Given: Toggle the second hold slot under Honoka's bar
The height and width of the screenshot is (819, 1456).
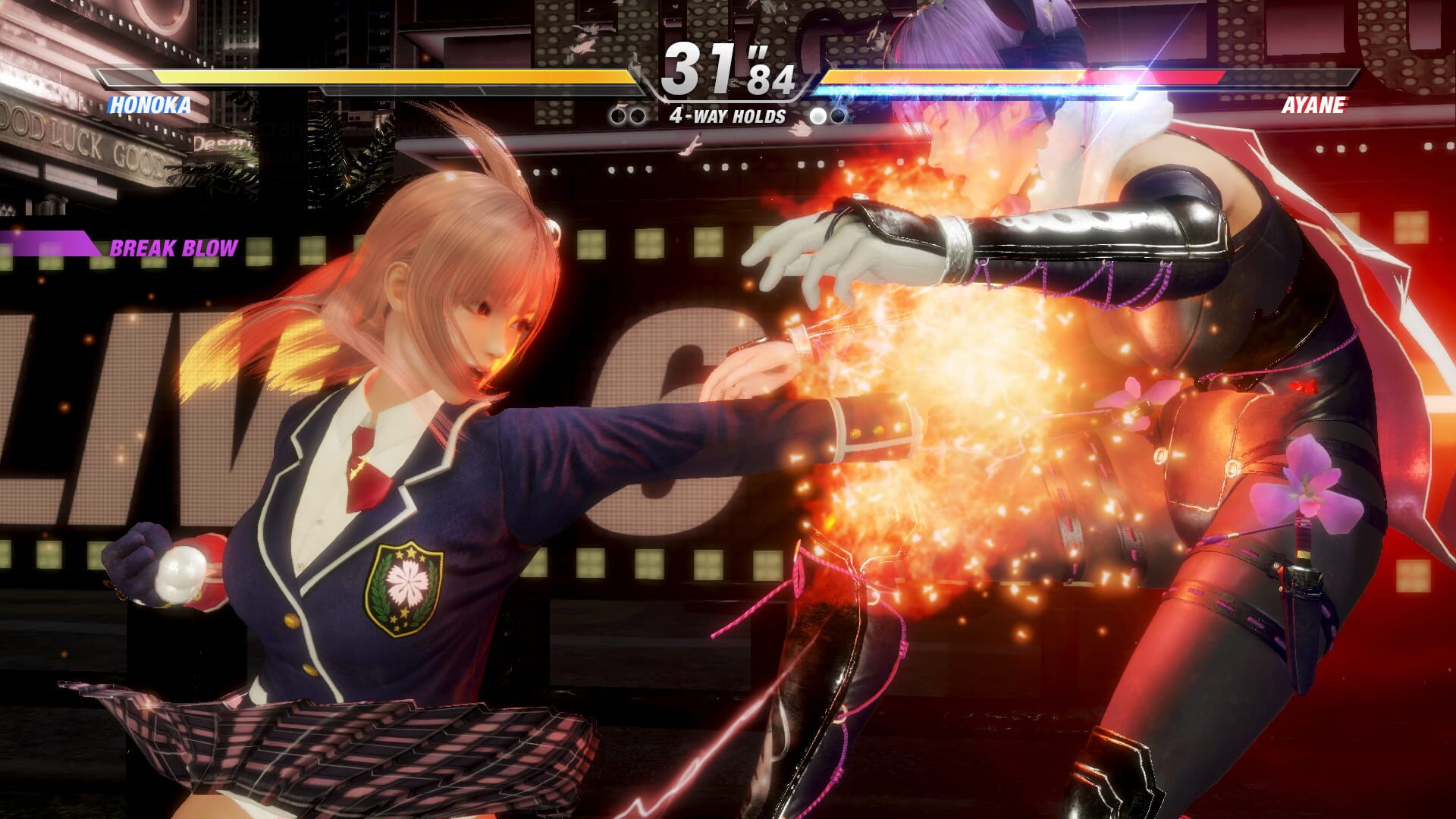Looking at the screenshot, I should [639, 115].
